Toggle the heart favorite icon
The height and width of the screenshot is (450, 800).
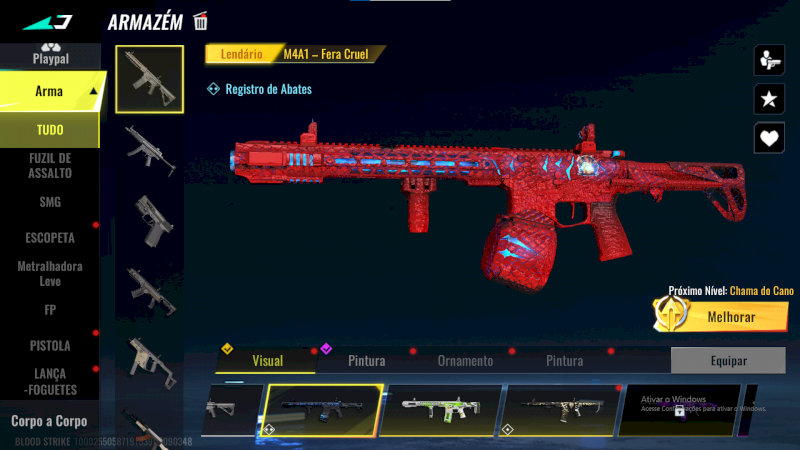coord(768,137)
